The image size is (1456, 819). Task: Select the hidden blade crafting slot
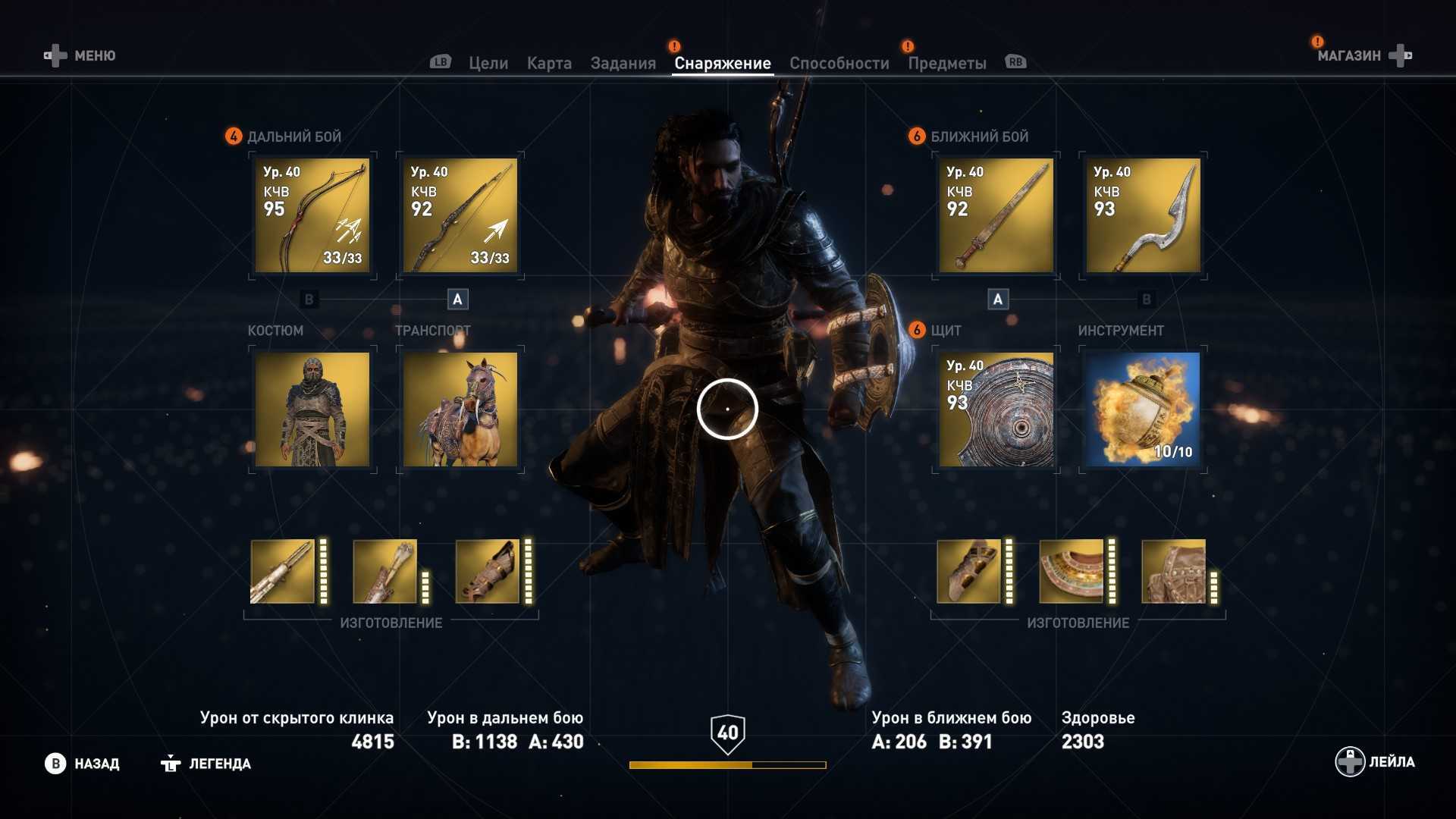pos(282,572)
